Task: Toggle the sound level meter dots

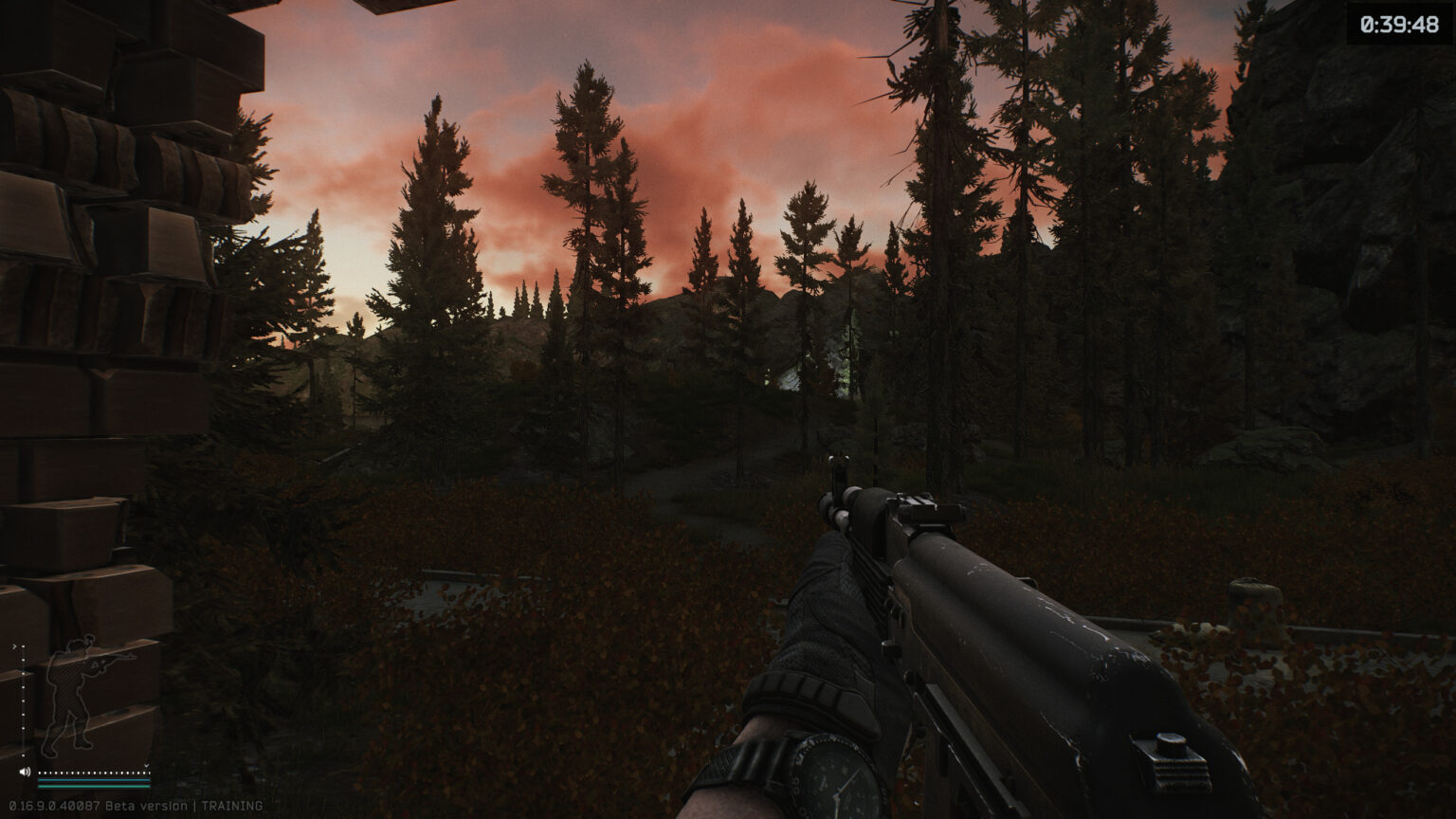Action: (94, 772)
